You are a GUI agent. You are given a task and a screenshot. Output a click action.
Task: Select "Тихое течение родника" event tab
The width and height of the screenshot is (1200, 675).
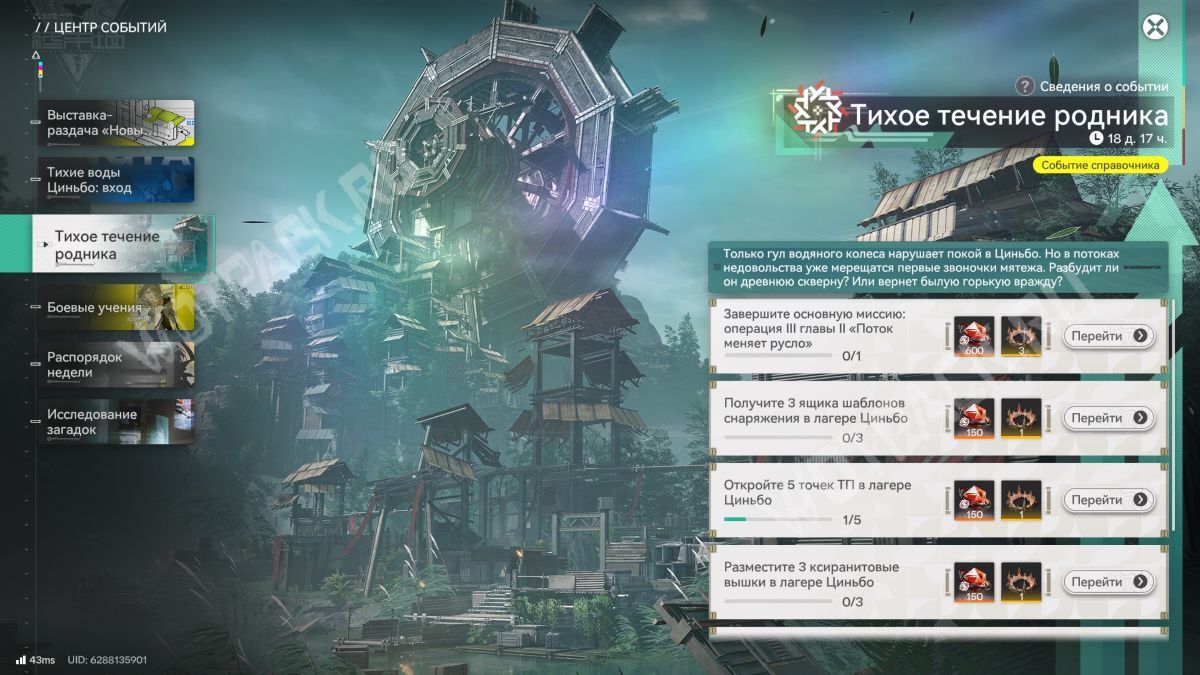tap(122, 245)
